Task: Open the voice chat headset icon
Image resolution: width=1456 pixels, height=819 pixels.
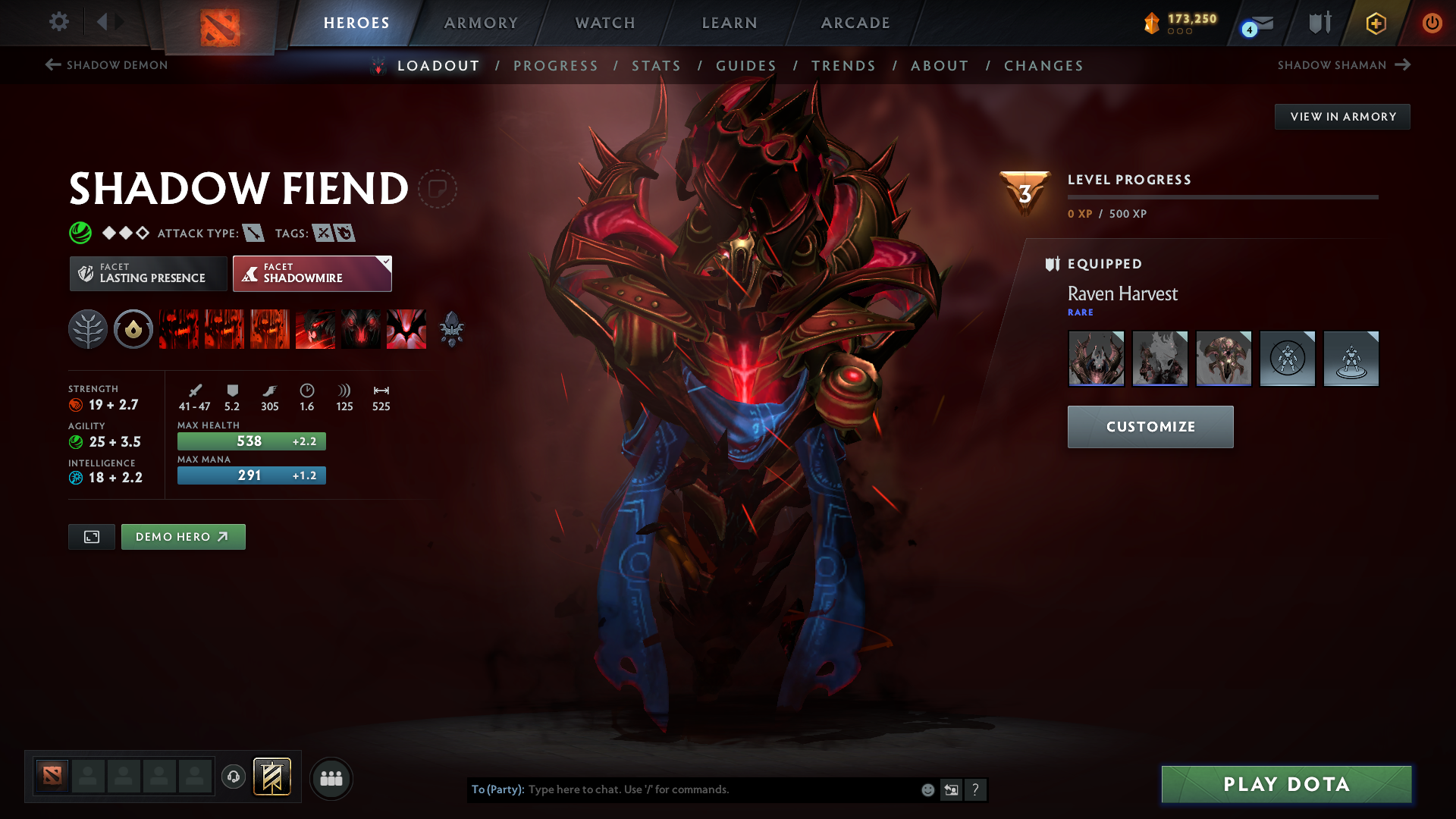Action: 234,777
